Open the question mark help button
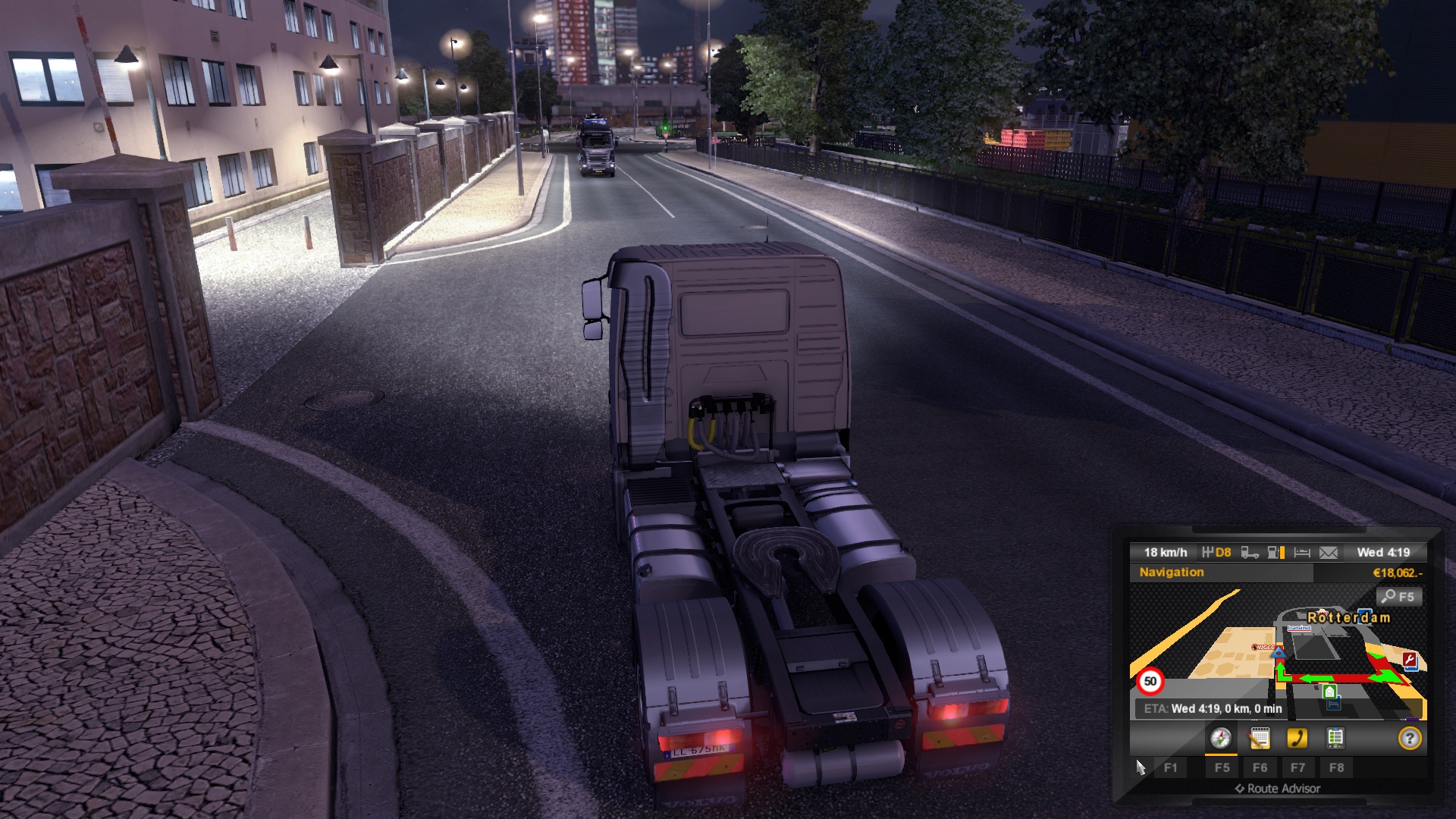The image size is (1456, 819). (x=1409, y=738)
